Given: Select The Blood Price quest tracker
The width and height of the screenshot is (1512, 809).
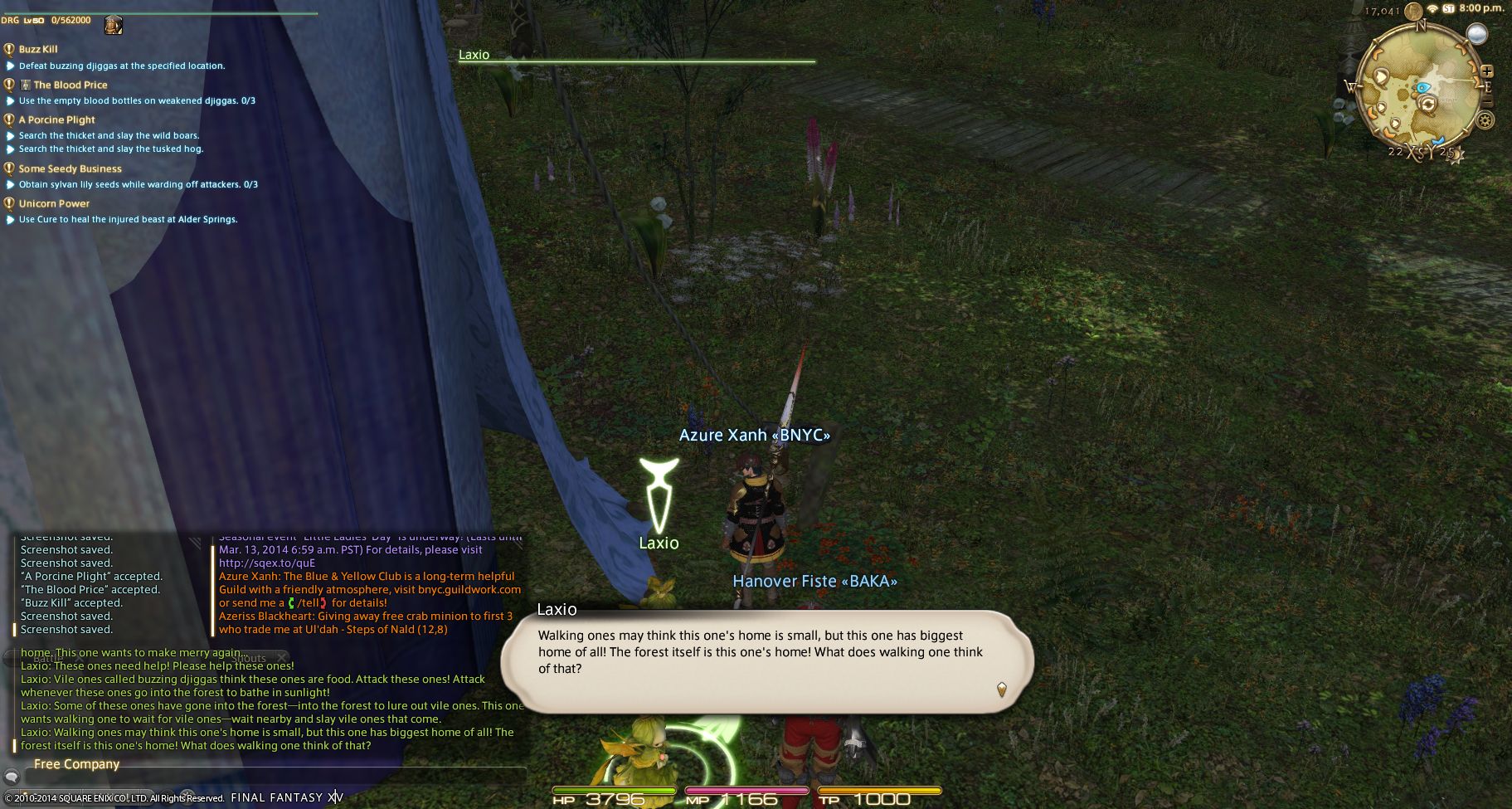Looking at the screenshot, I should 70,85.
